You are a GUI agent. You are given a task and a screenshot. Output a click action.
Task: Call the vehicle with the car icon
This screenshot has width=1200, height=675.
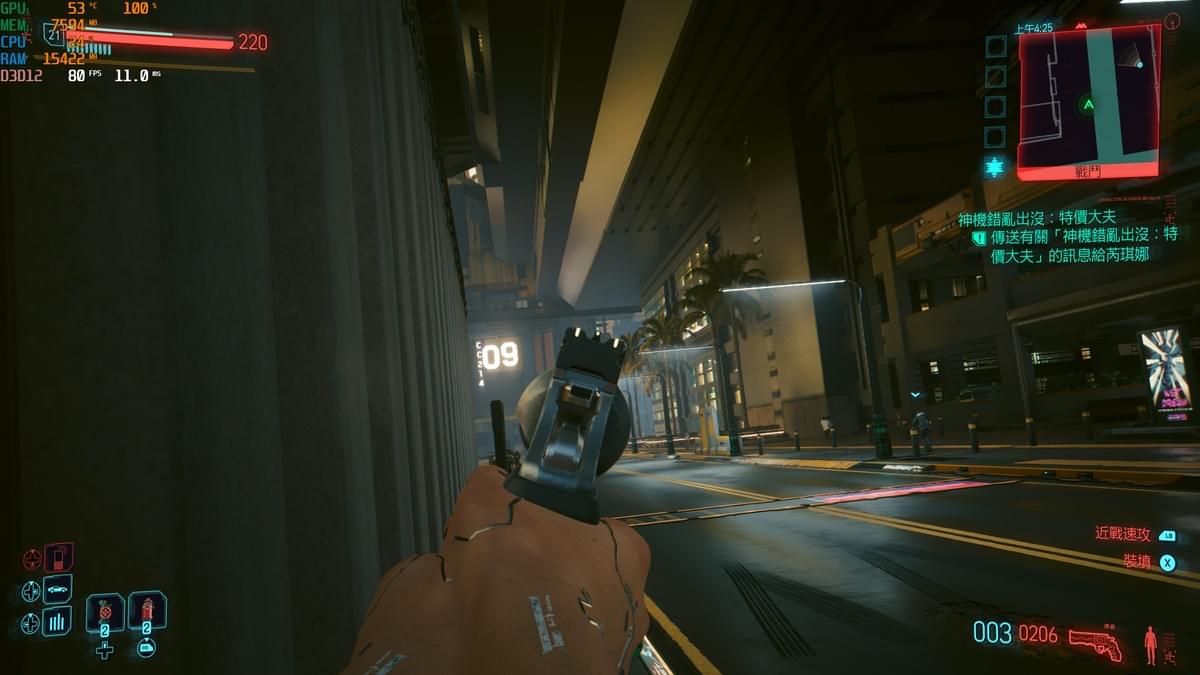coord(57,589)
